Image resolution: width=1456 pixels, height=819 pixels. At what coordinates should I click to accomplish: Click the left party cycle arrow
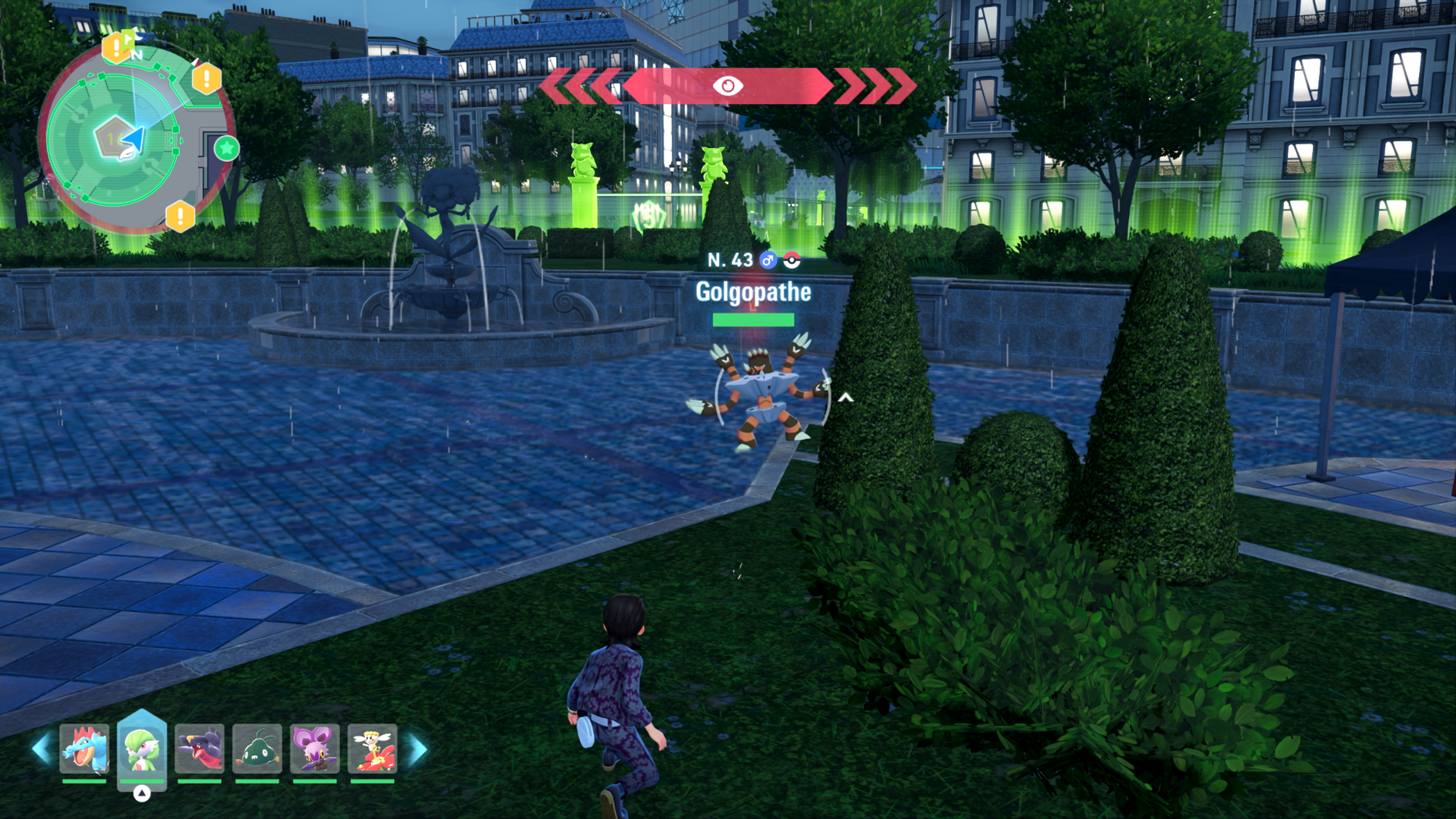[x=42, y=748]
